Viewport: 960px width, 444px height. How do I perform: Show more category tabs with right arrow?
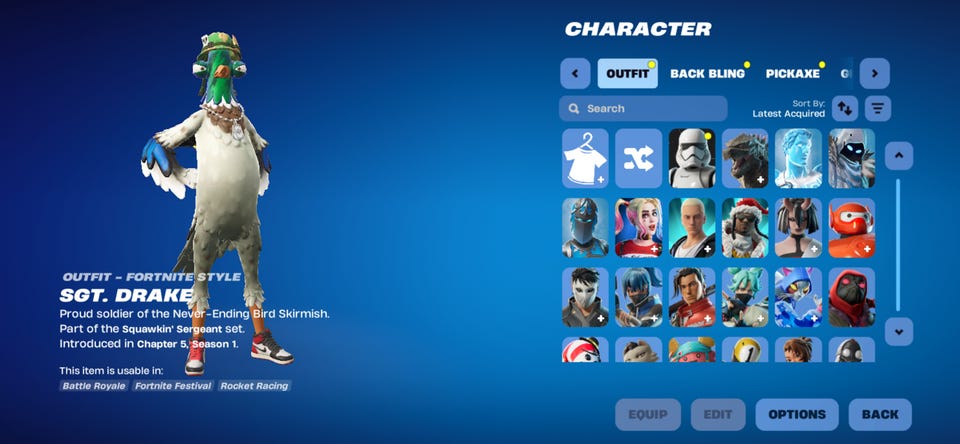tap(874, 73)
